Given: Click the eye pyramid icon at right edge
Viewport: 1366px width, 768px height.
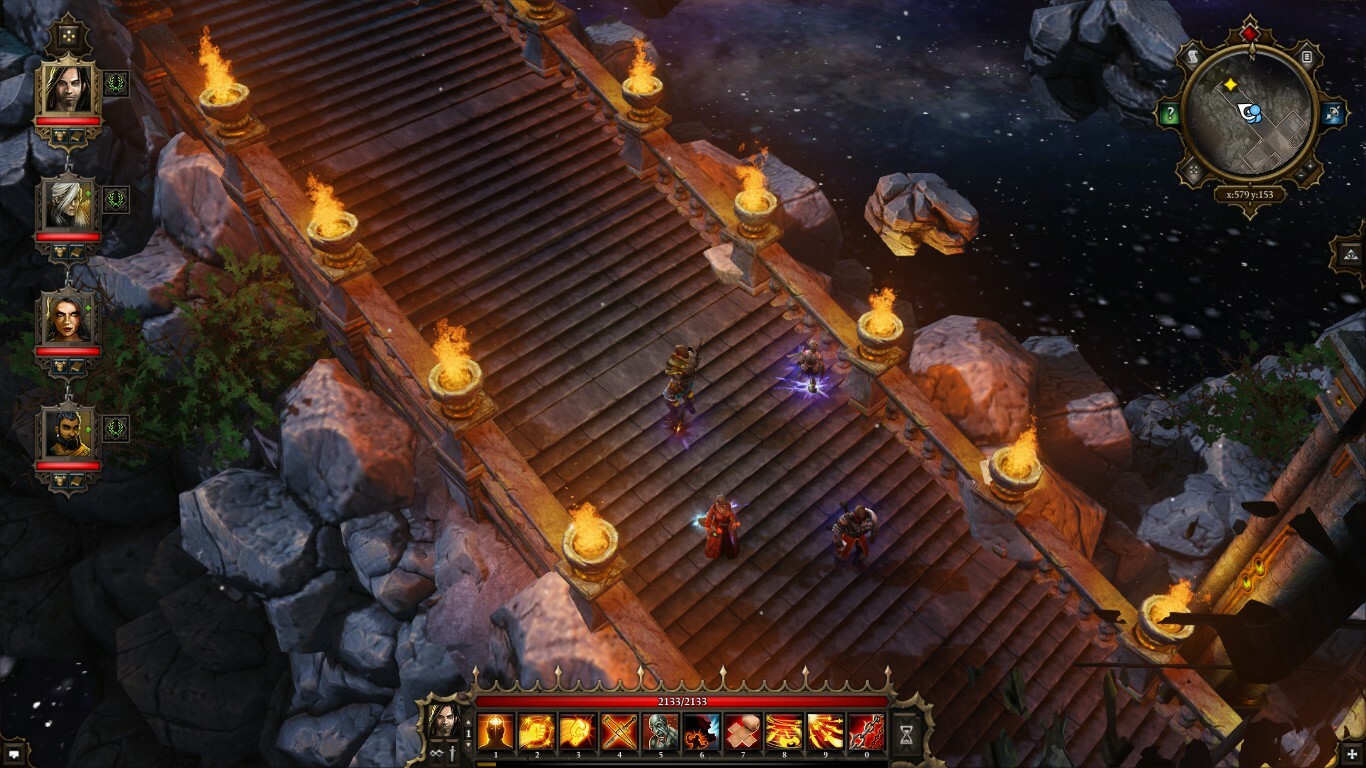Looking at the screenshot, I should click(1349, 252).
